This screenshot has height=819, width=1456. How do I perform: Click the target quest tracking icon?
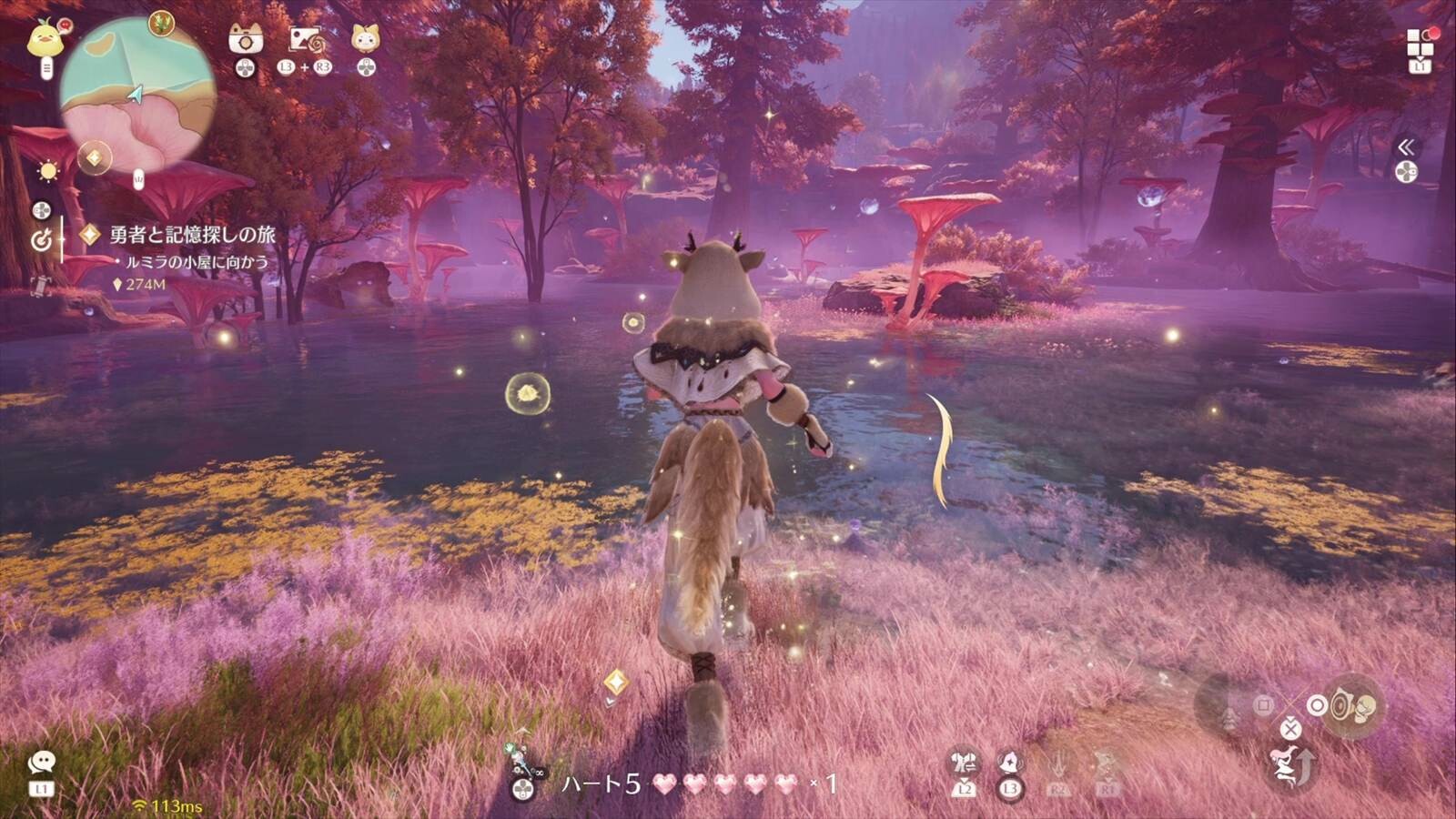click(41, 240)
